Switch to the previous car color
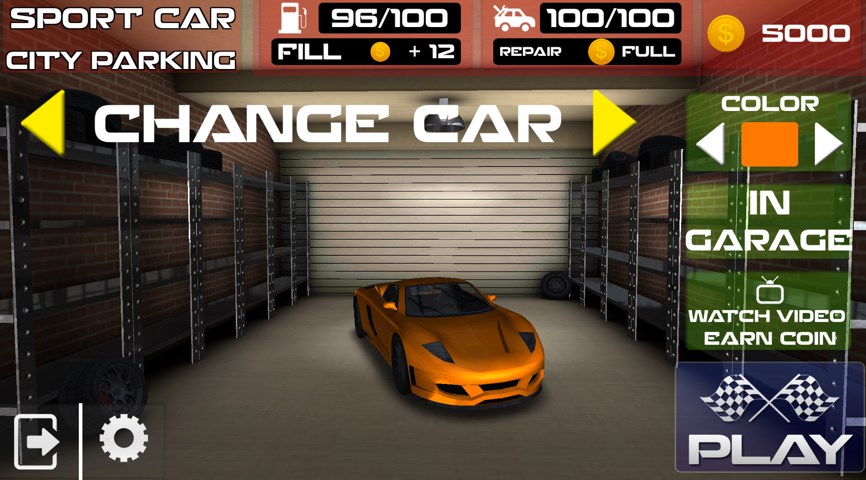866x480 pixels. [x=710, y=145]
